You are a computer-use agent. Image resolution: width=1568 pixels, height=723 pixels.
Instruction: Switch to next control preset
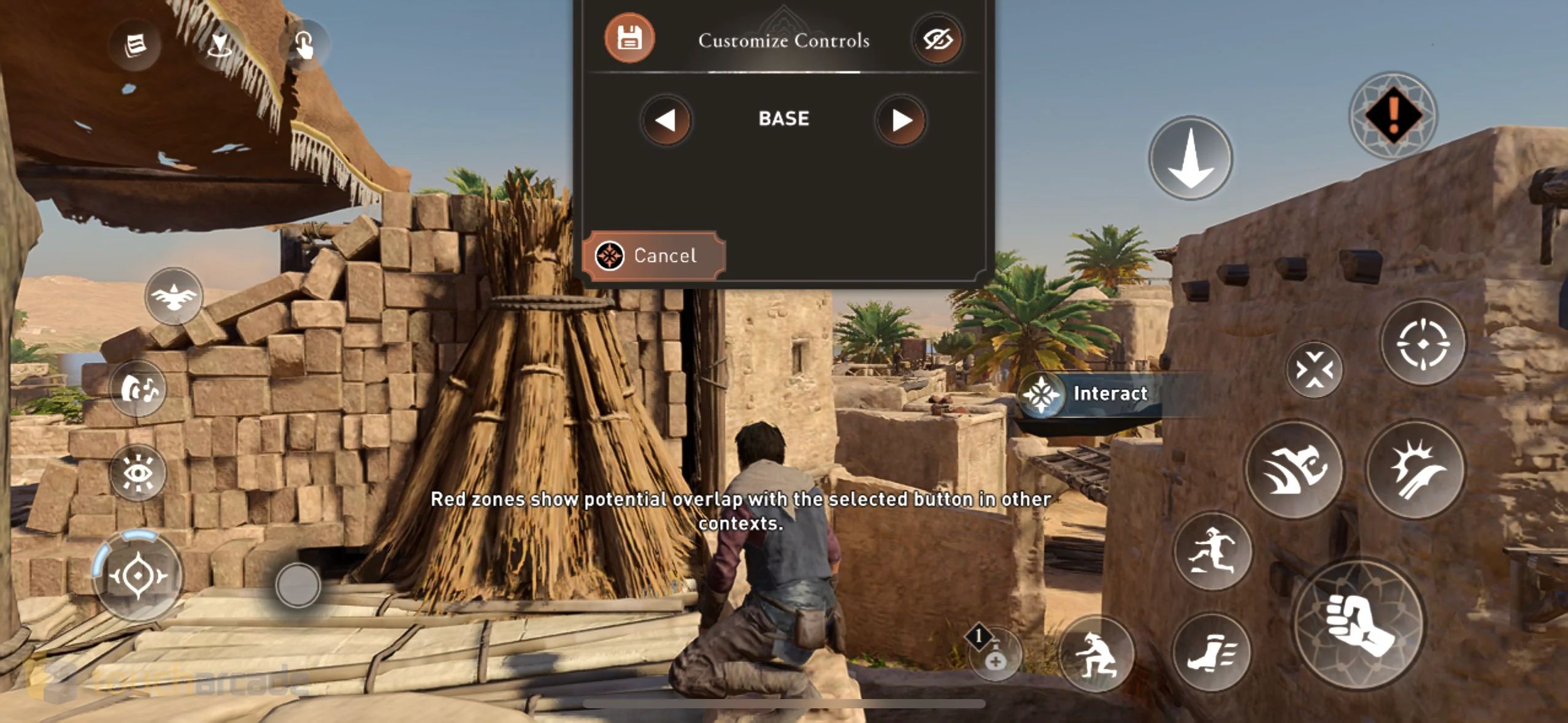tap(901, 120)
